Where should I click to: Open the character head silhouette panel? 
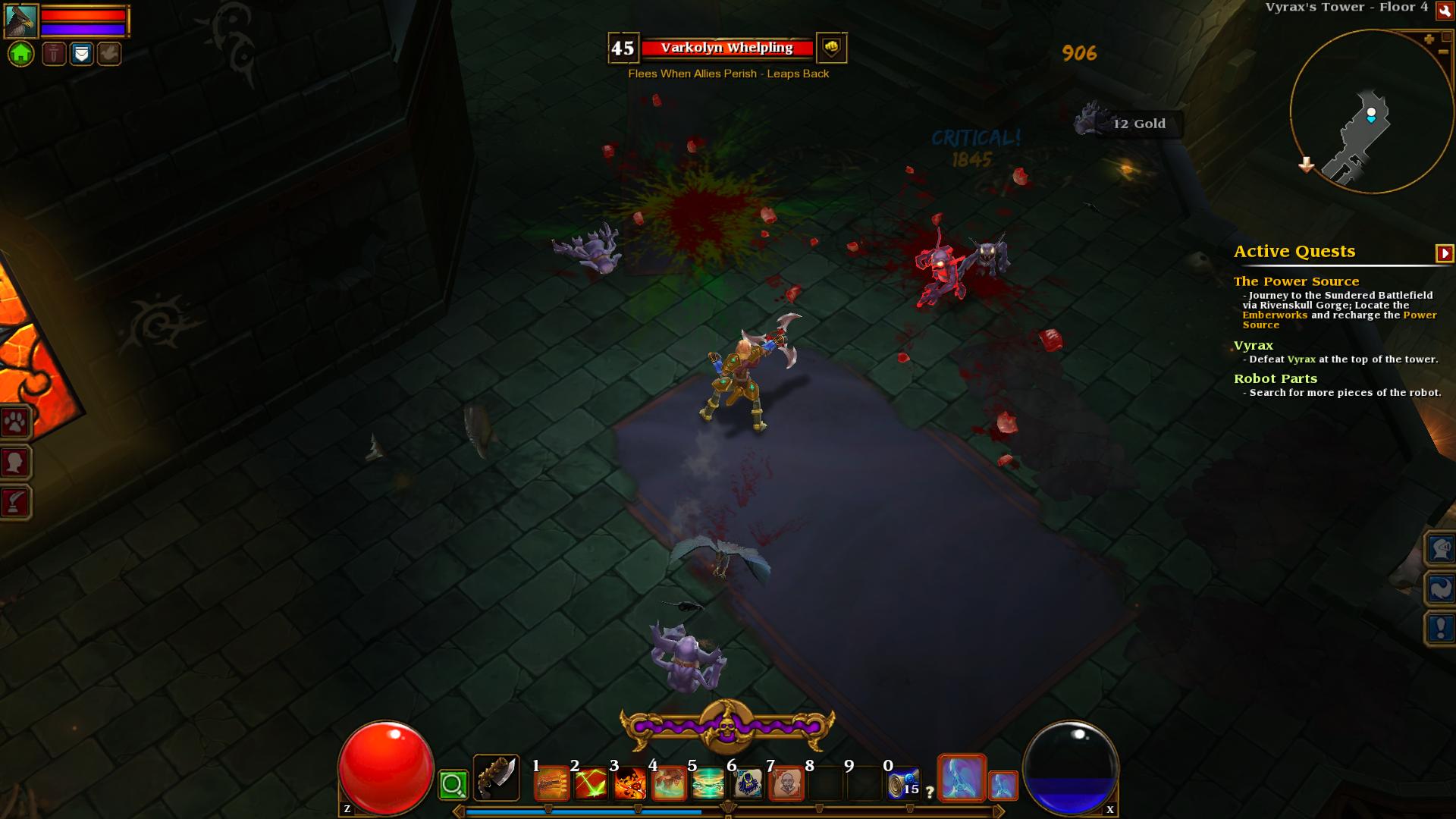[x=15, y=462]
